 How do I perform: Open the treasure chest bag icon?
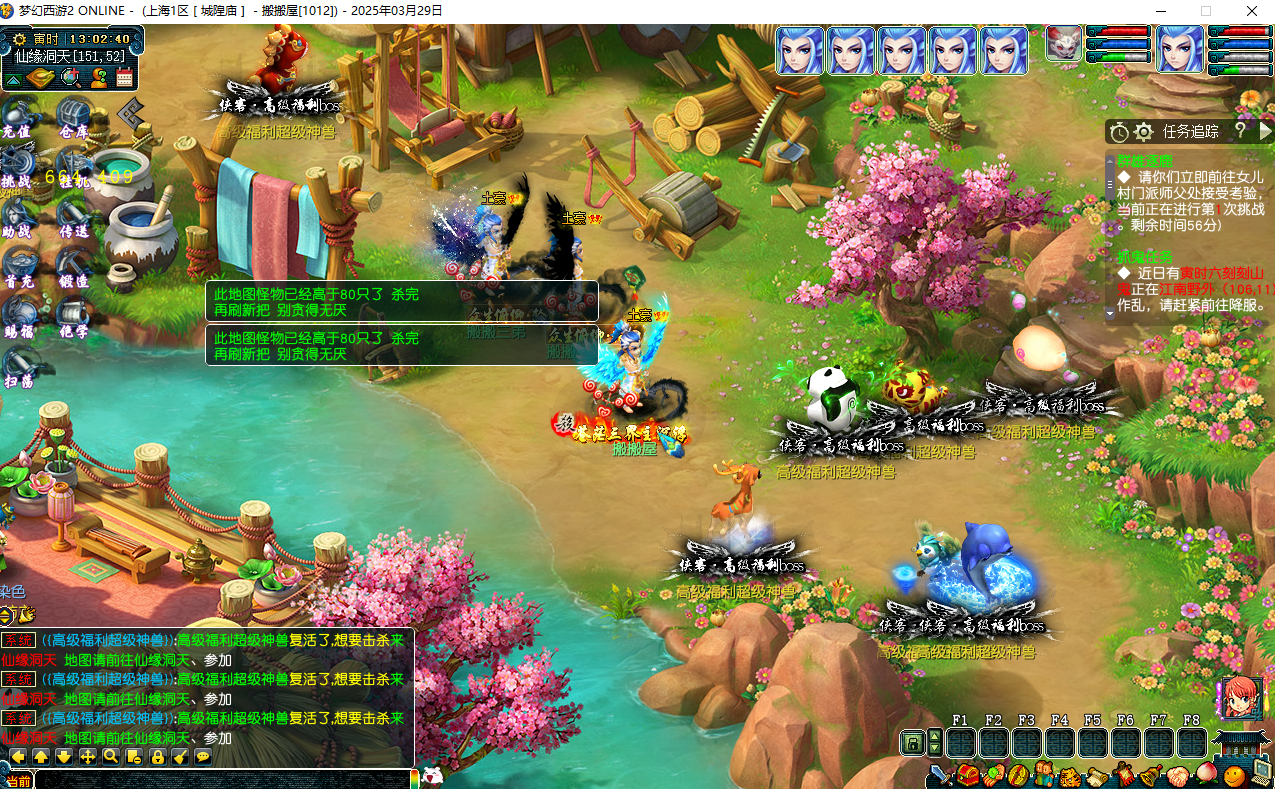(968, 774)
